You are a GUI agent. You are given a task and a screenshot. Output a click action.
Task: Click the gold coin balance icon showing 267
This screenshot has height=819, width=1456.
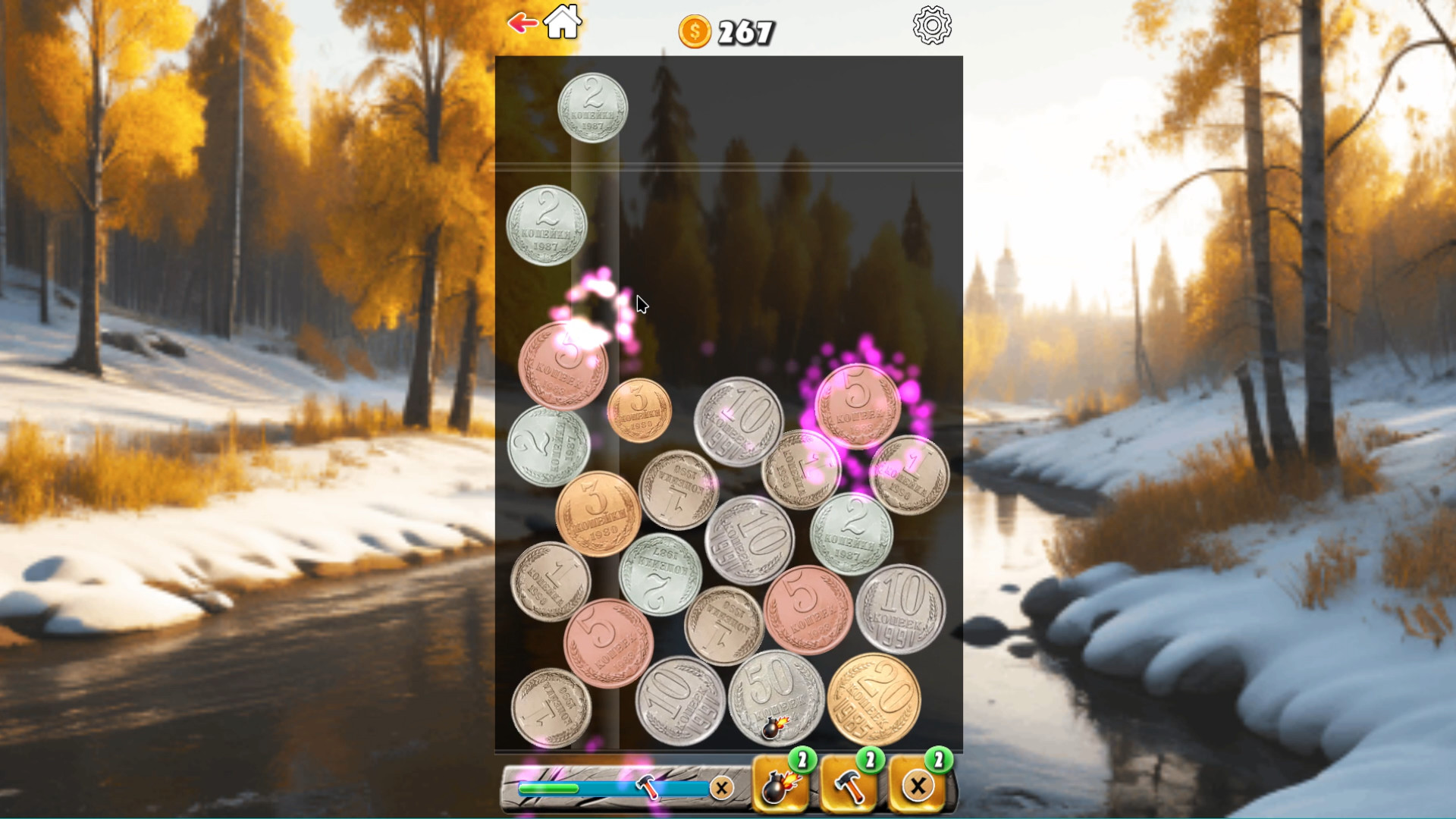[695, 32]
